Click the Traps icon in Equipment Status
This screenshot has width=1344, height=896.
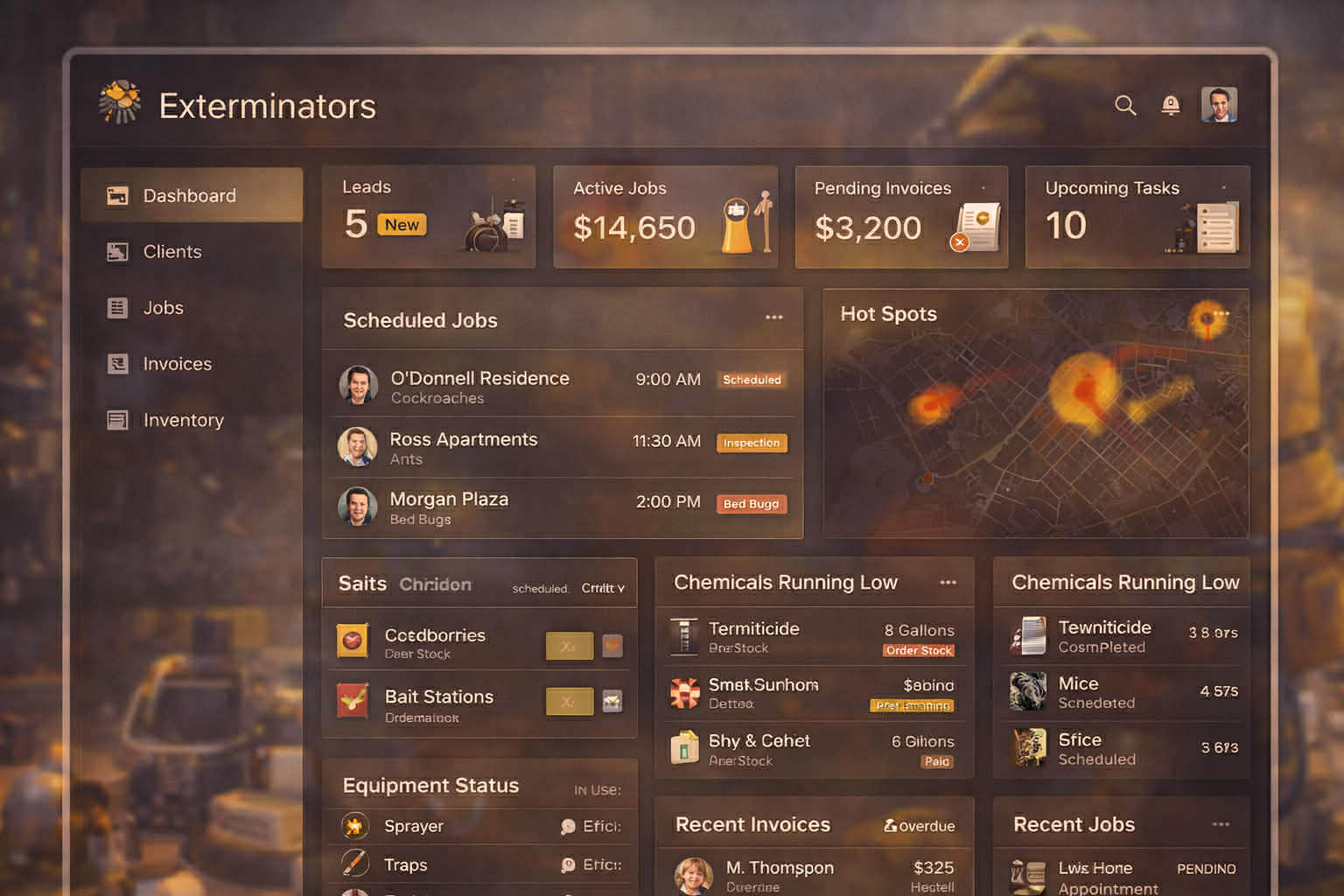354,864
